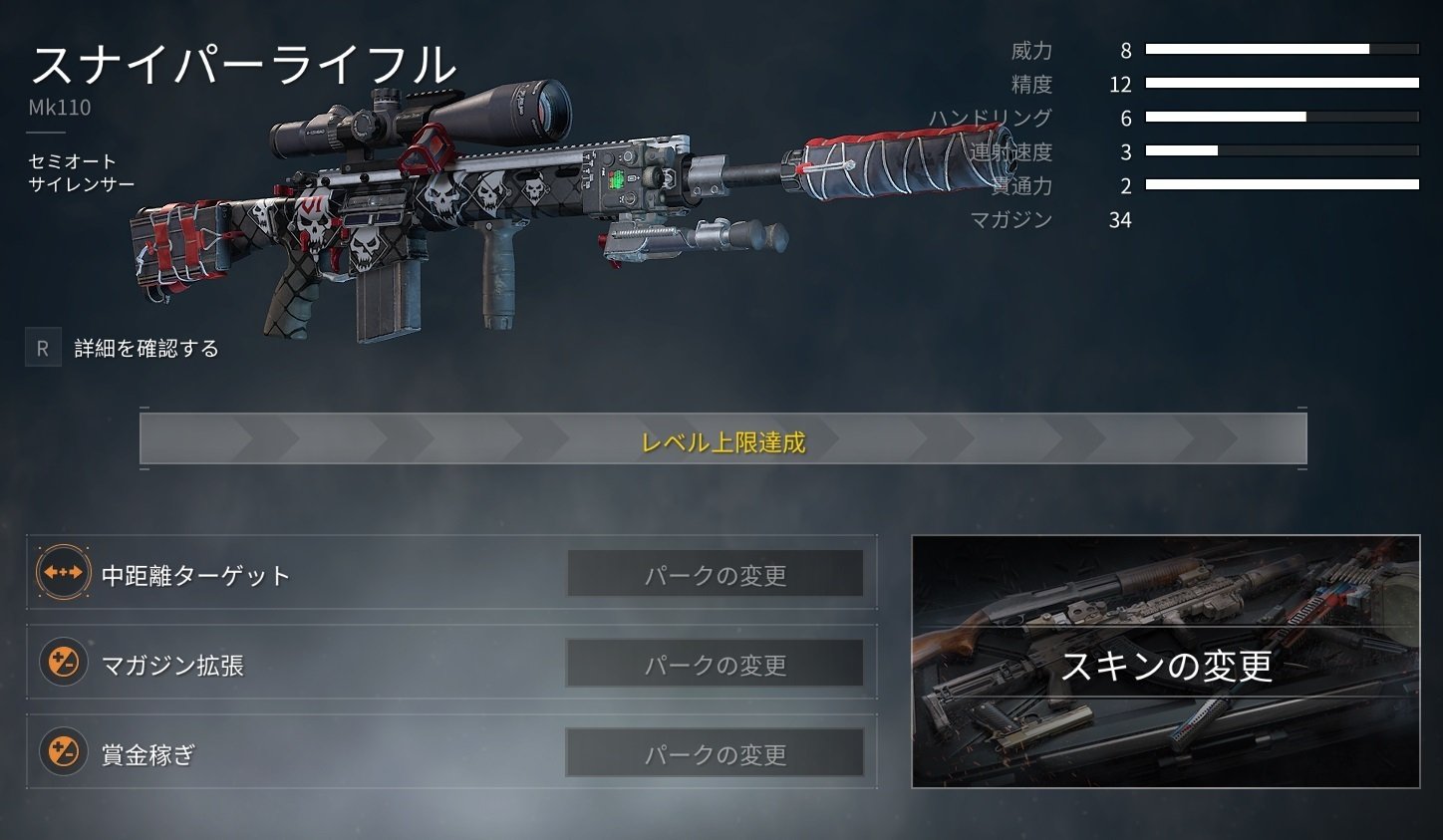Click the bounty badge beside 賞金稼ぎ
1443x840 pixels.
click(62, 752)
